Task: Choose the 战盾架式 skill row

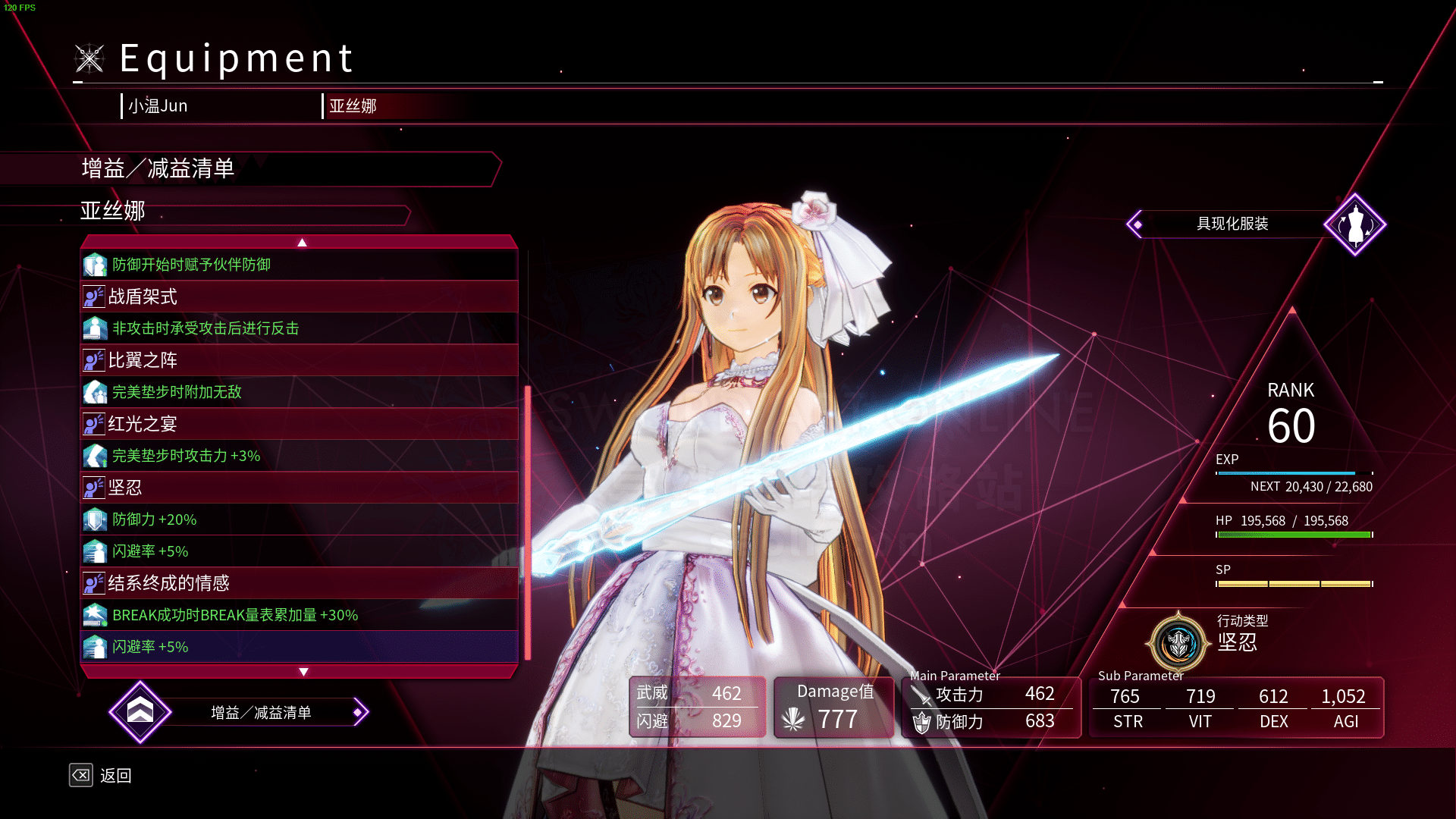Action: point(299,297)
